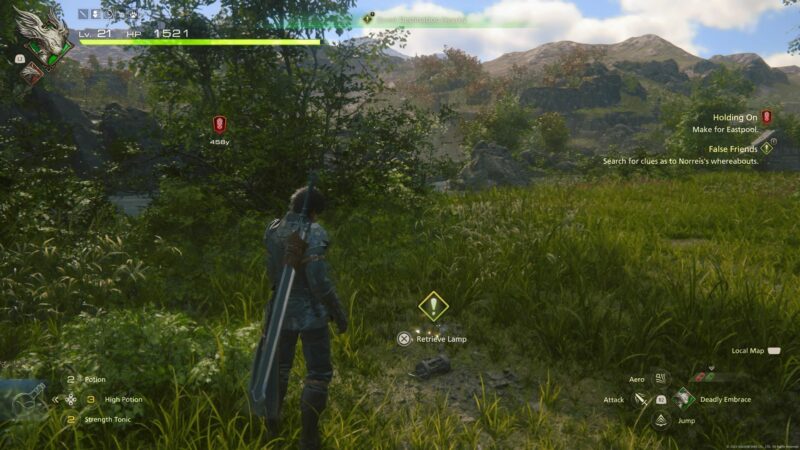Select the Potion shortcut

(95, 380)
